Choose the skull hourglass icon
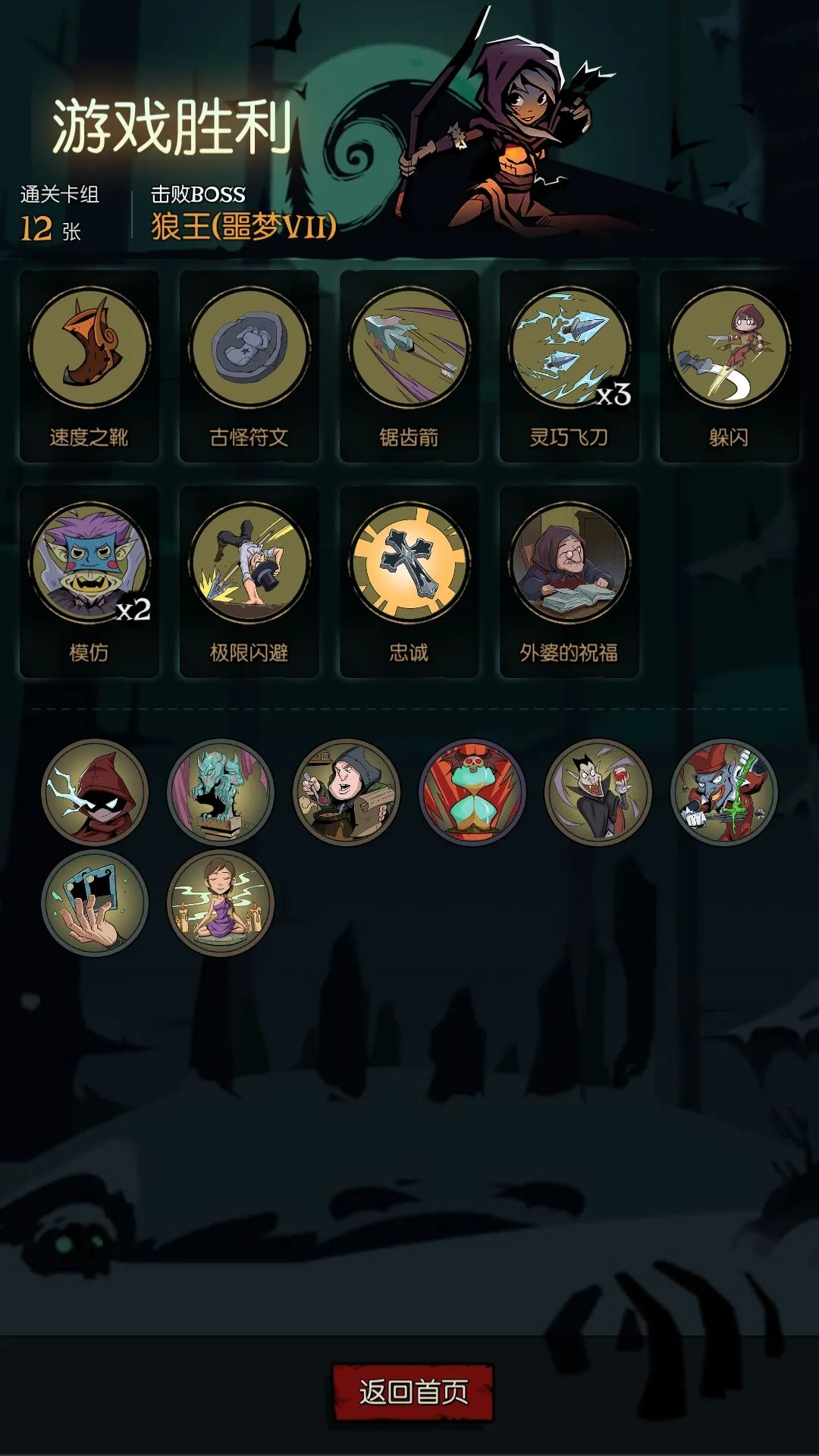 472,792
